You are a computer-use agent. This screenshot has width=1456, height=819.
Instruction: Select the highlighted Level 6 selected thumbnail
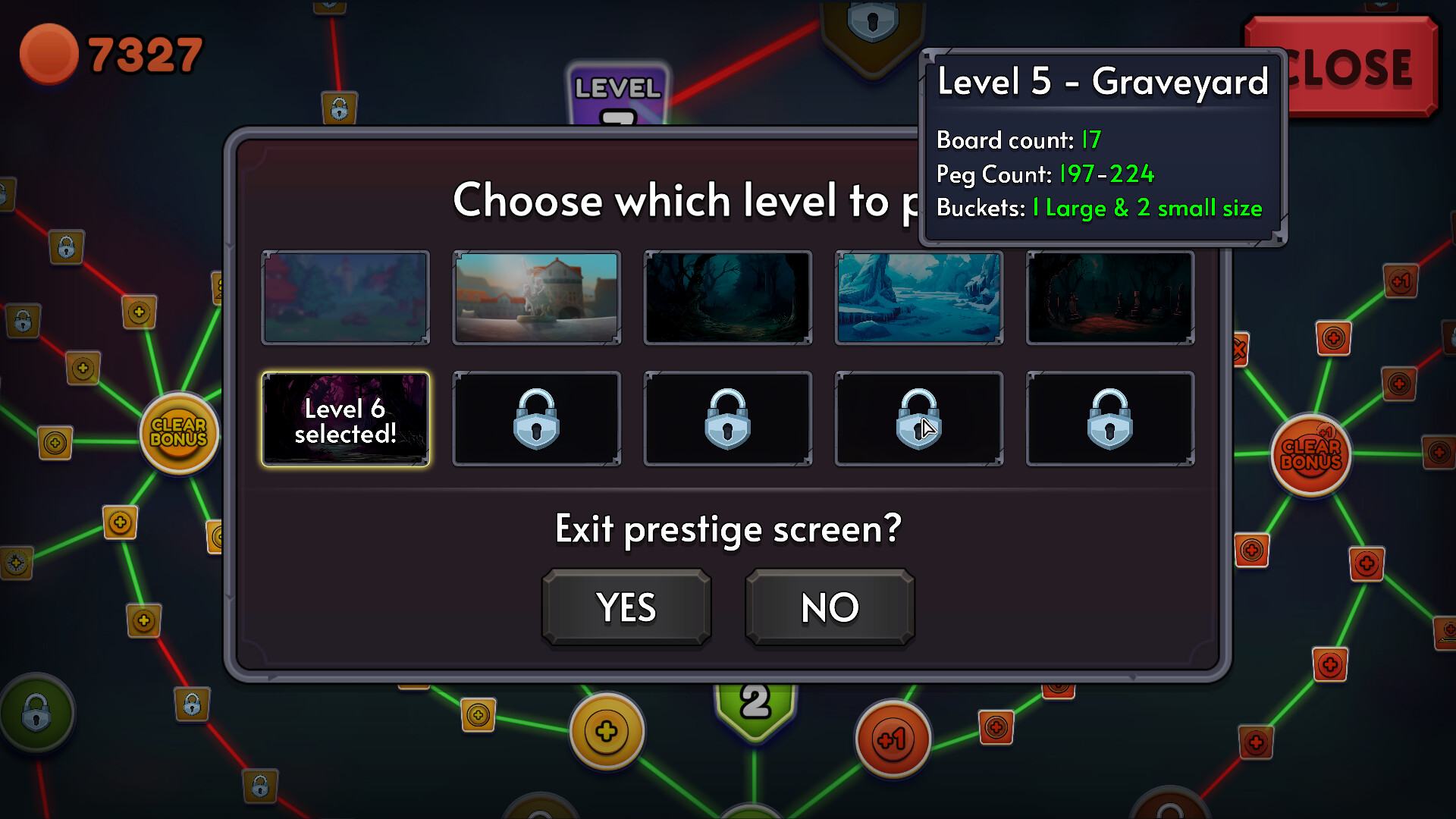pos(345,419)
